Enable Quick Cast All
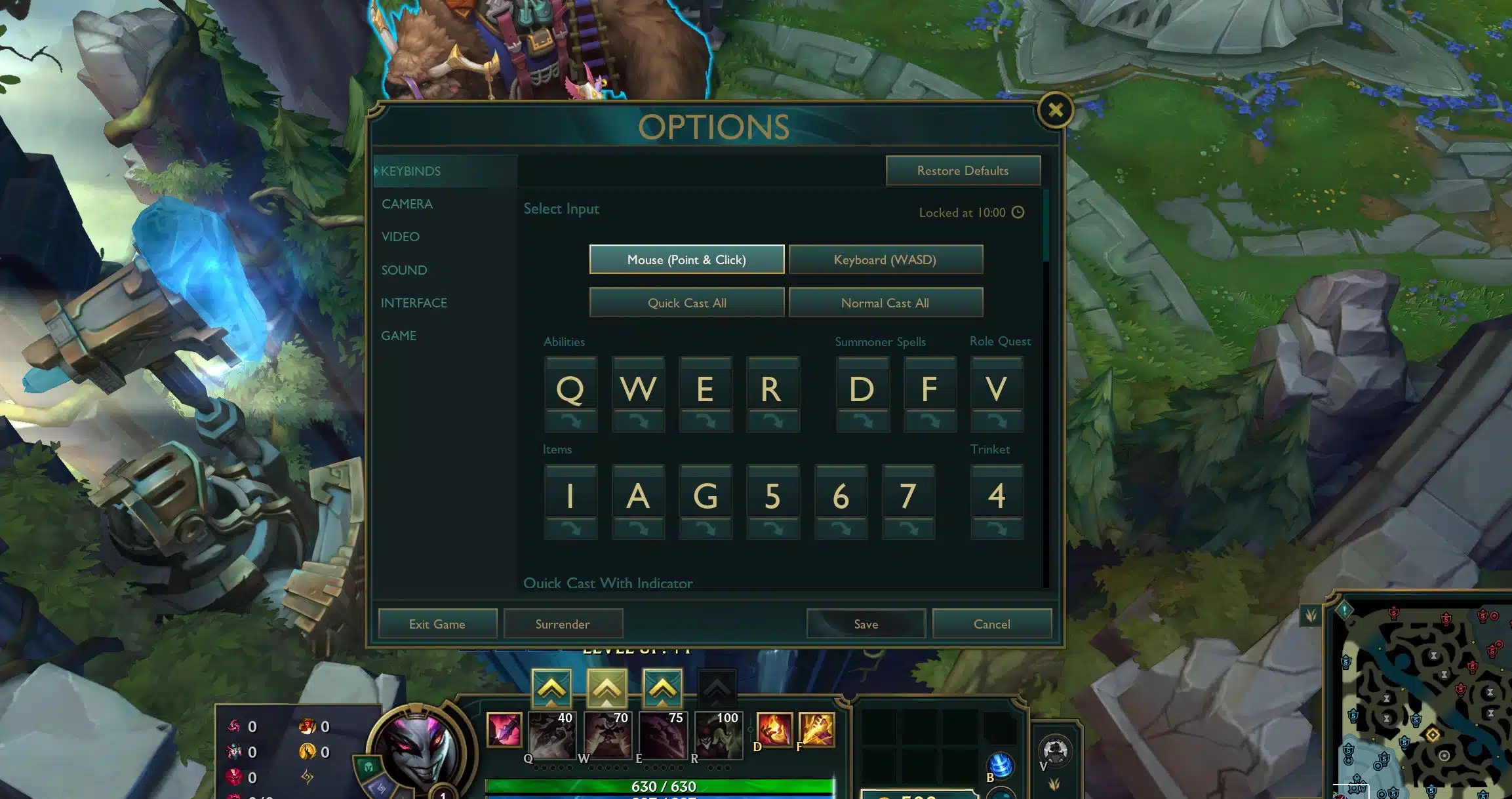 pyautogui.click(x=686, y=302)
